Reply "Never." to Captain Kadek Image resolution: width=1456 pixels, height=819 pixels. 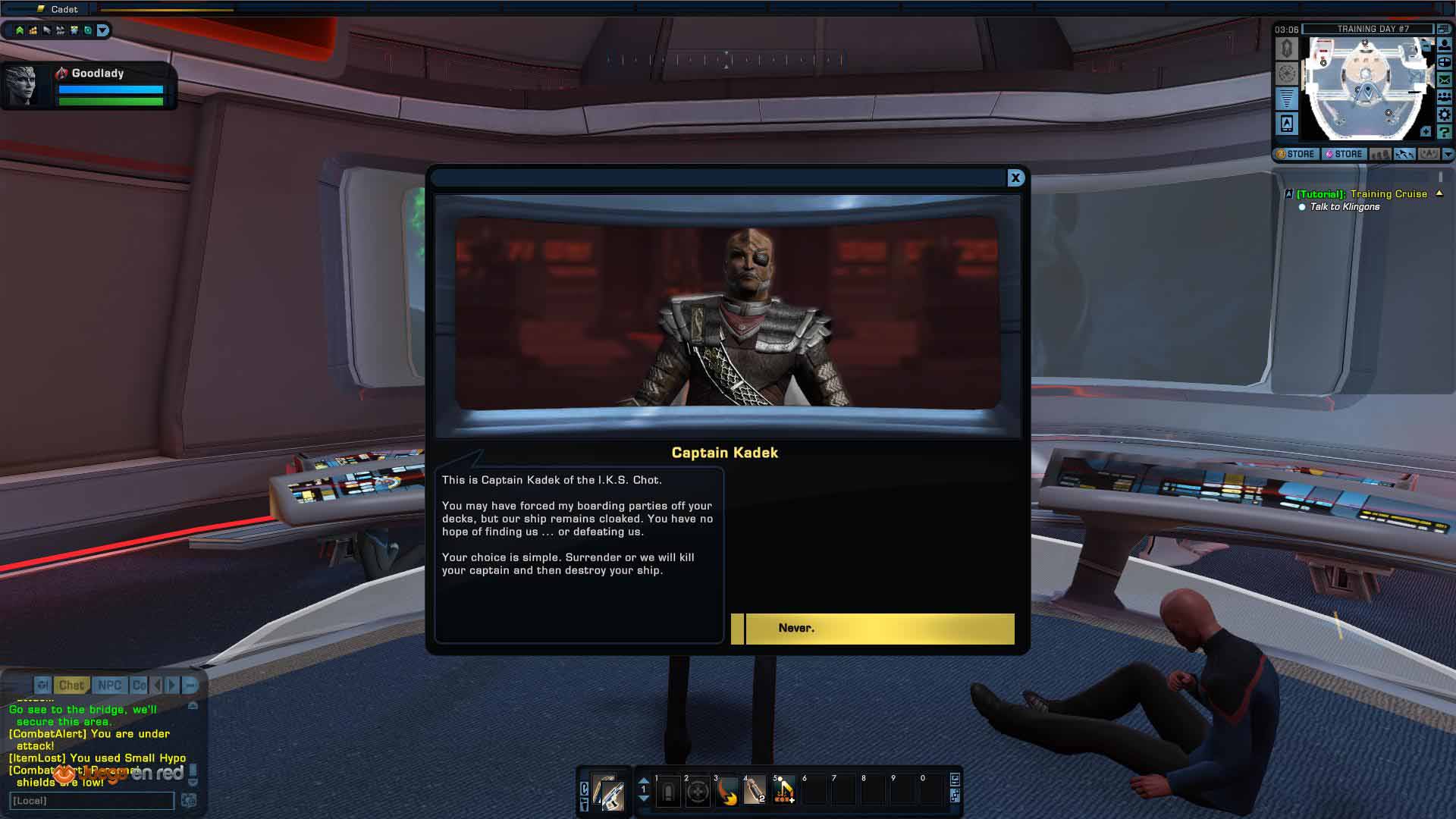872,629
